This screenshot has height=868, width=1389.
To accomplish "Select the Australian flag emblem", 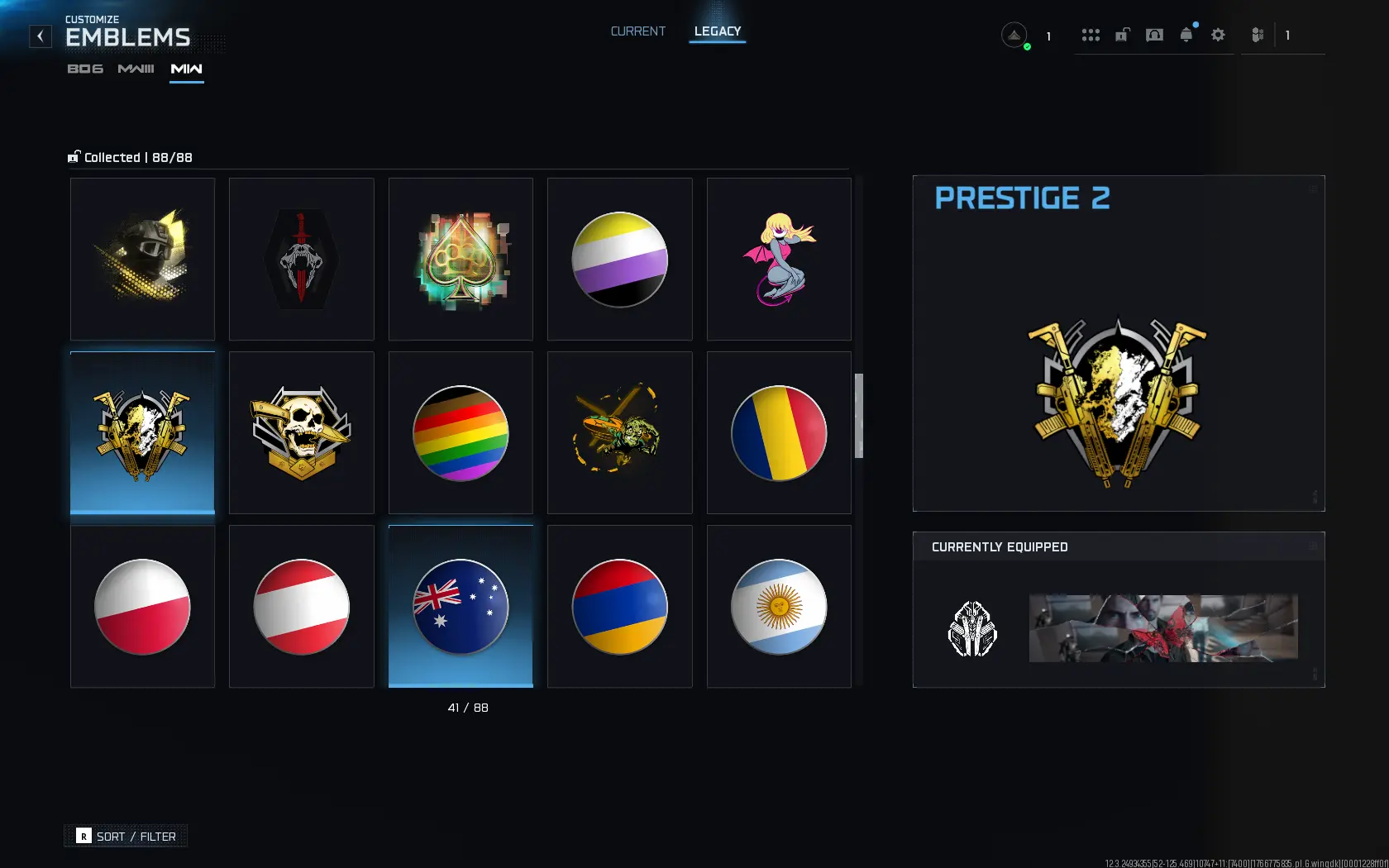I will tap(460, 606).
